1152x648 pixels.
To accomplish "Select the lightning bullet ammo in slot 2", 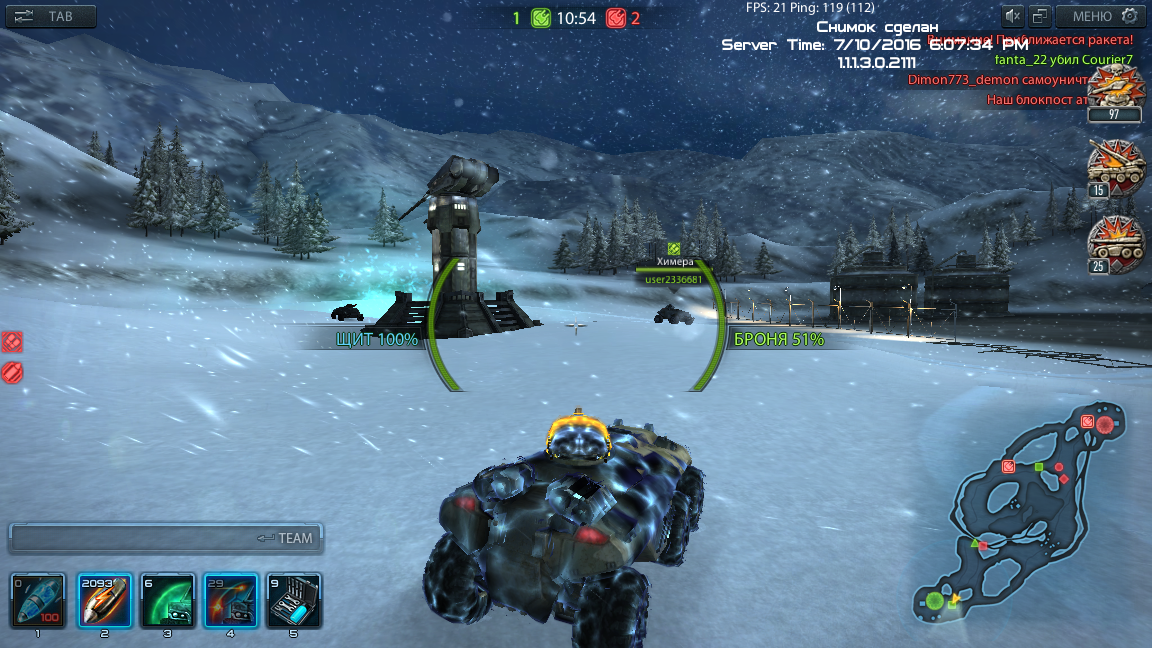I will pyautogui.click(x=106, y=600).
